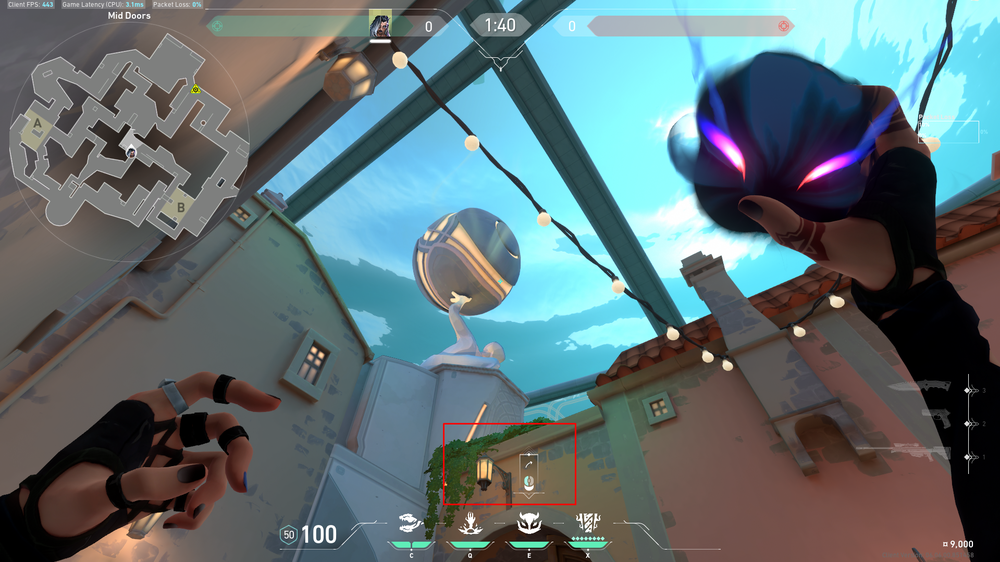This screenshot has width=1000, height=562.
Task: Select the A site marker on minimap
Action: (x=38, y=124)
